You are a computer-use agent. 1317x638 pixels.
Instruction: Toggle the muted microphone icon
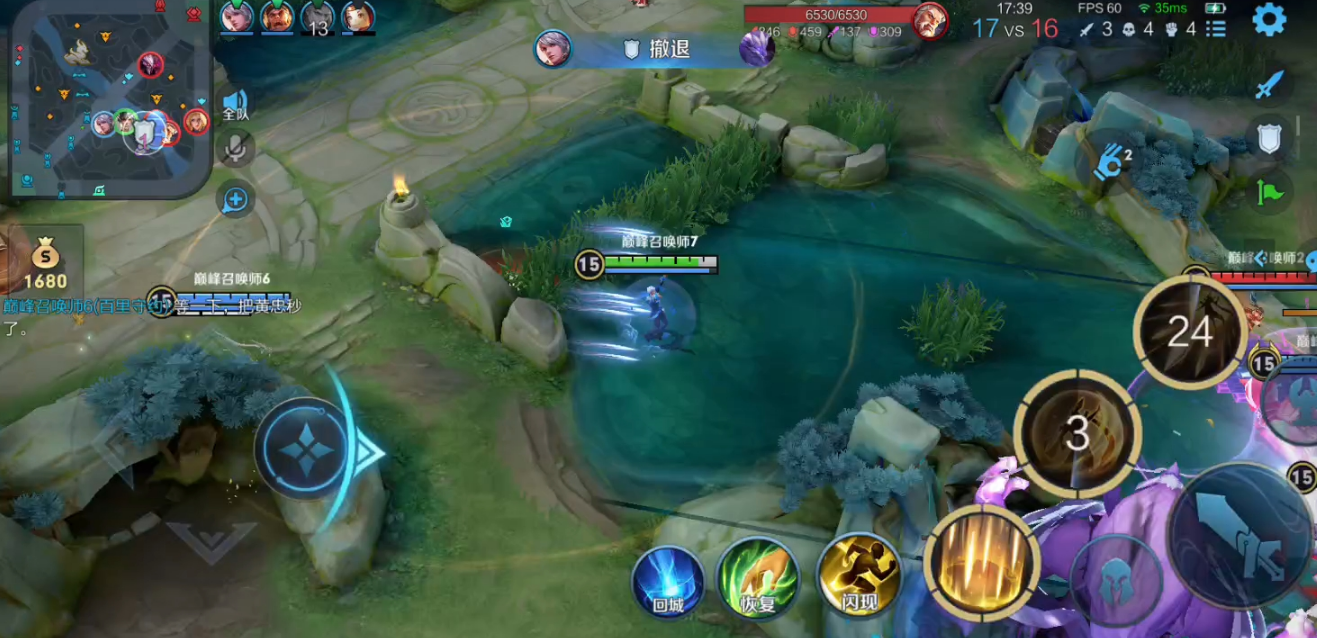235,149
